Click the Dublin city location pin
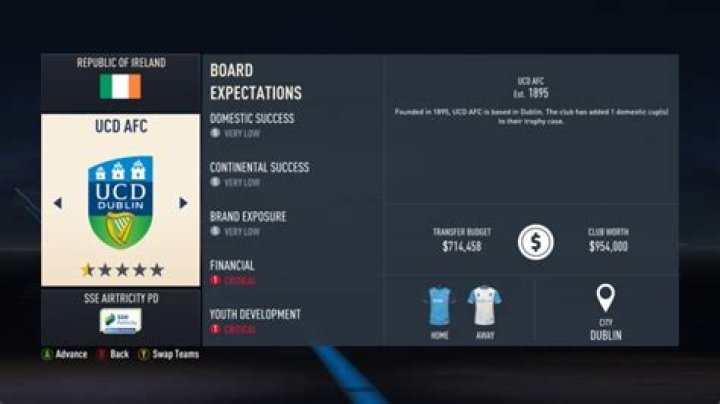This screenshot has width=720, height=404. click(605, 298)
